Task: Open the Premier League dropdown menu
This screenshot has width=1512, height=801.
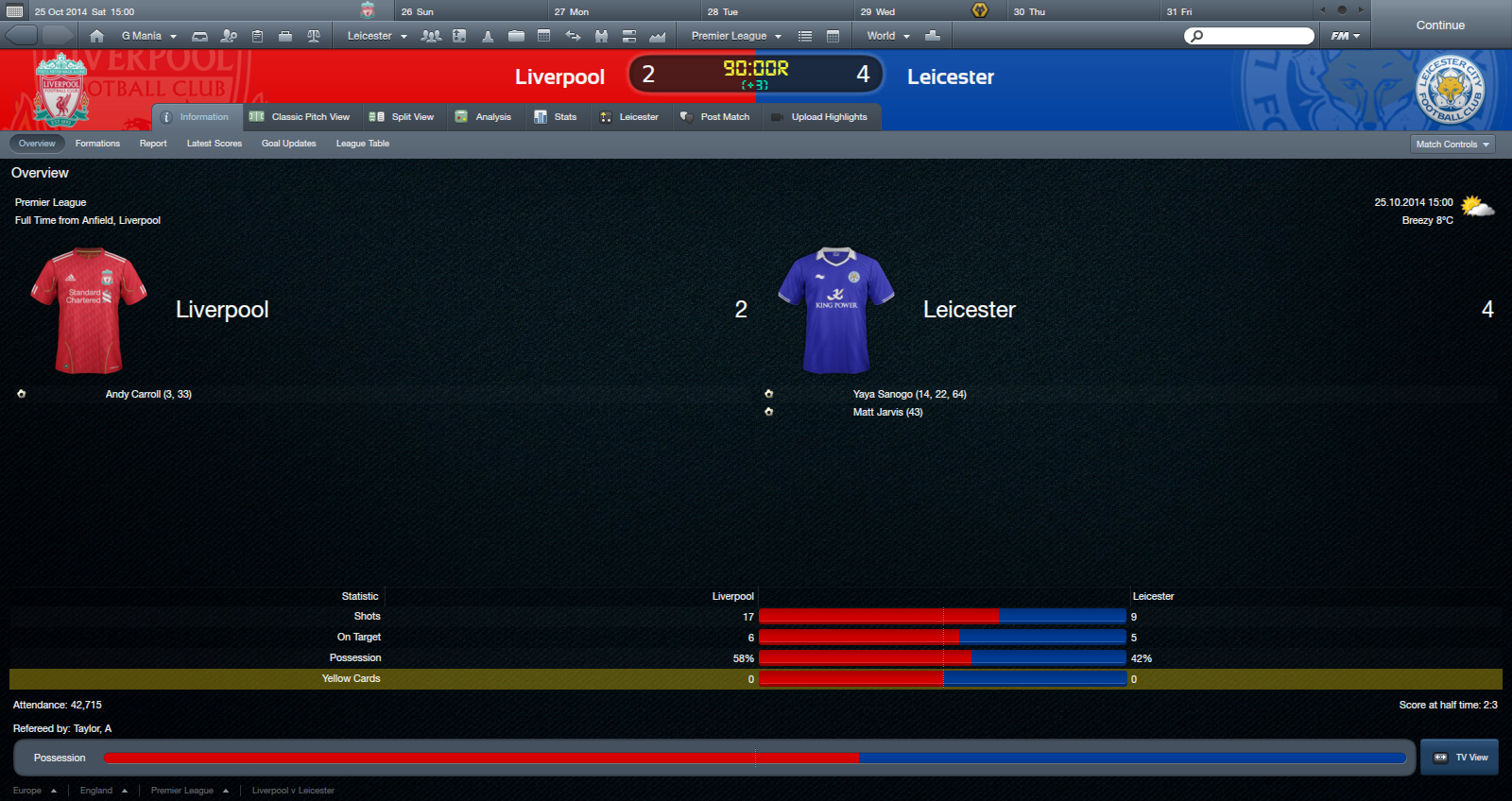Action: (x=736, y=36)
